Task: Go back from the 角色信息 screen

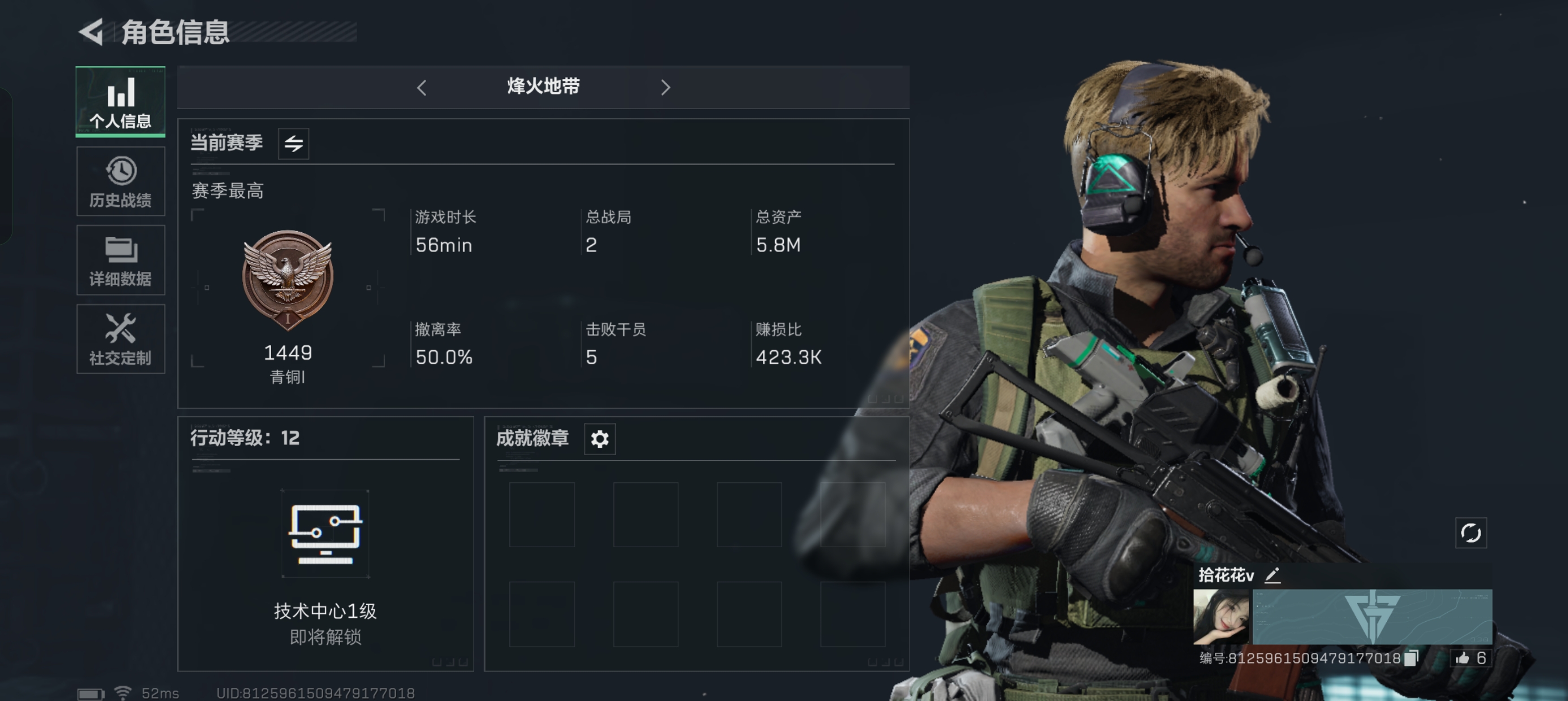Action: click(x=92, y=32)
